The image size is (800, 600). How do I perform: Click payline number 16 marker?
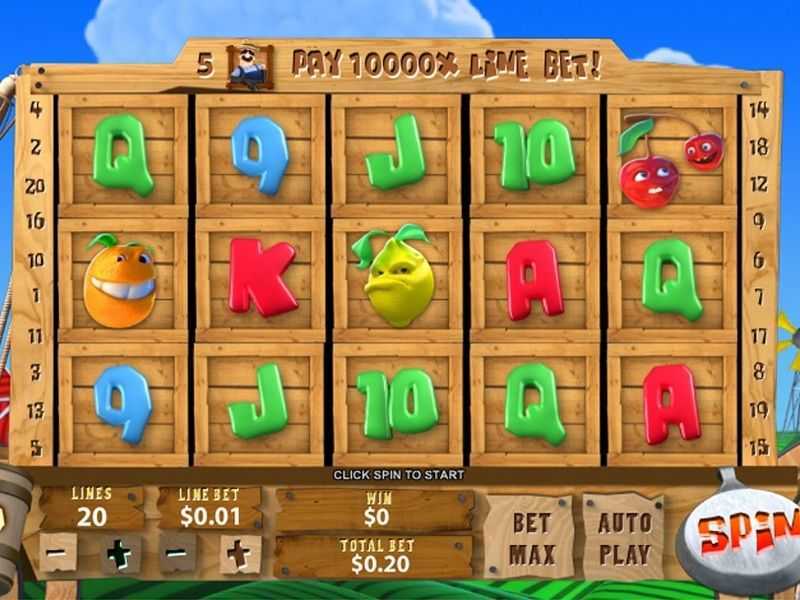coord(35,221)
